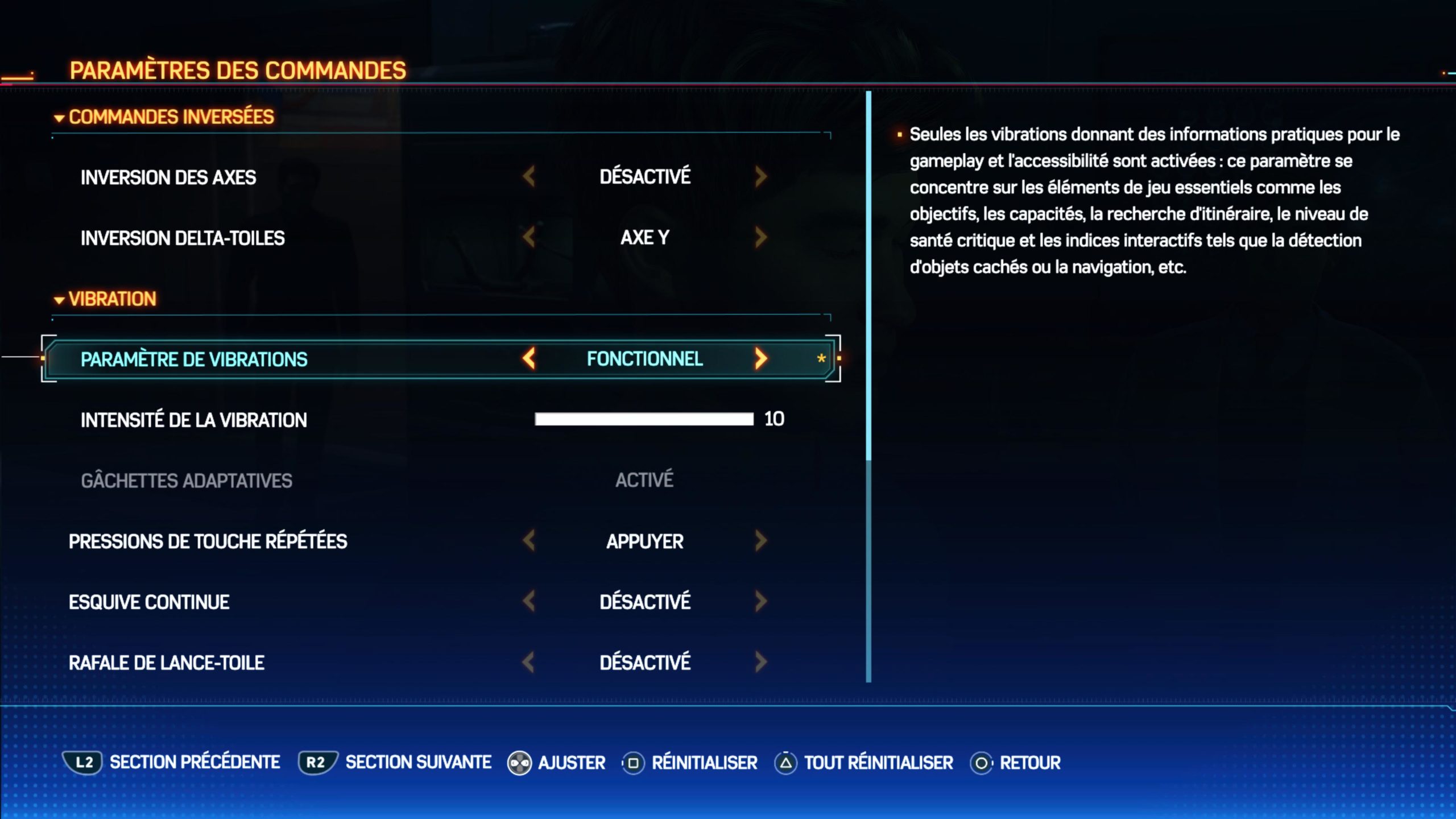The width and height of the screenshot is (1456, 819).
Task: Click right arrow for Inversion des Axes
Action: (x=761, y=177)
